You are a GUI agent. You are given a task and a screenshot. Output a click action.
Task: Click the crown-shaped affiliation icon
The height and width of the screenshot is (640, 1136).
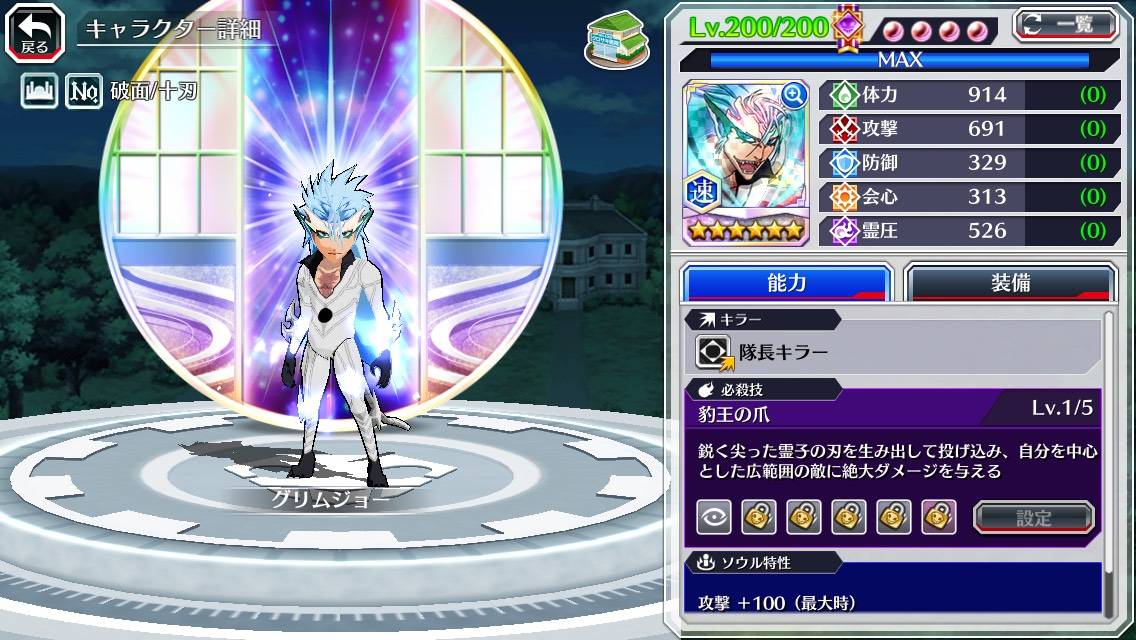coord(38,93)
